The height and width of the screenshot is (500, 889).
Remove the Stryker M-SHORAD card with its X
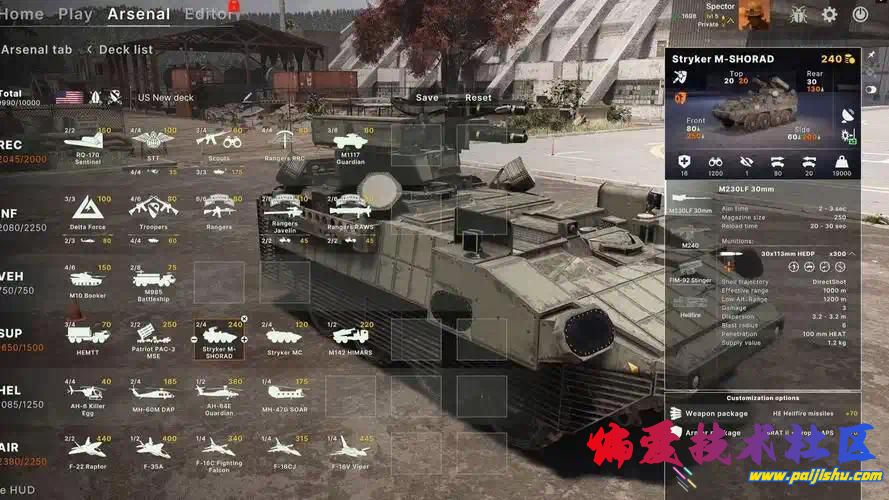(x=244, y=319)
